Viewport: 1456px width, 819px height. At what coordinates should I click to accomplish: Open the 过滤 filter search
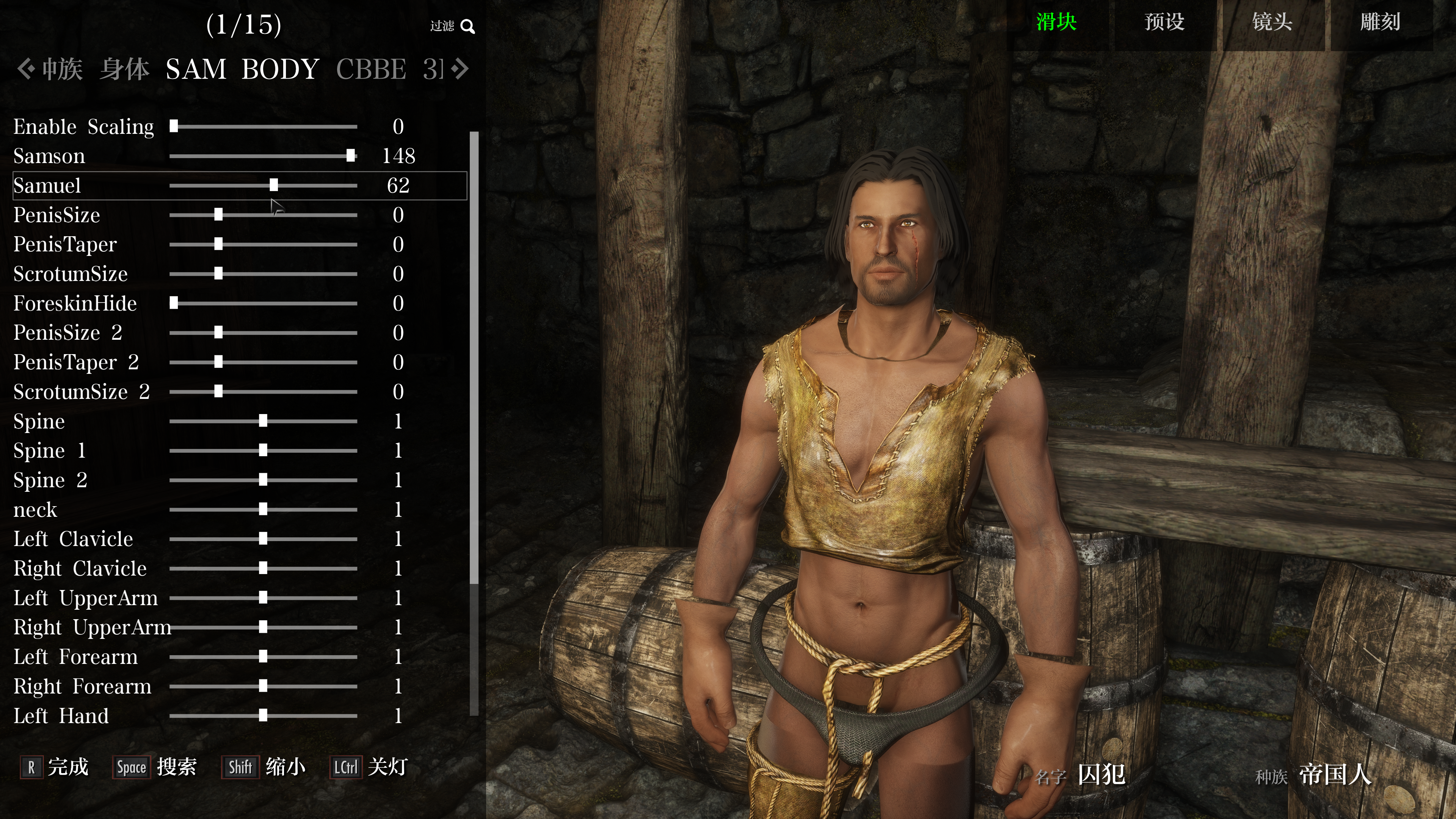(x=452, y=26)
